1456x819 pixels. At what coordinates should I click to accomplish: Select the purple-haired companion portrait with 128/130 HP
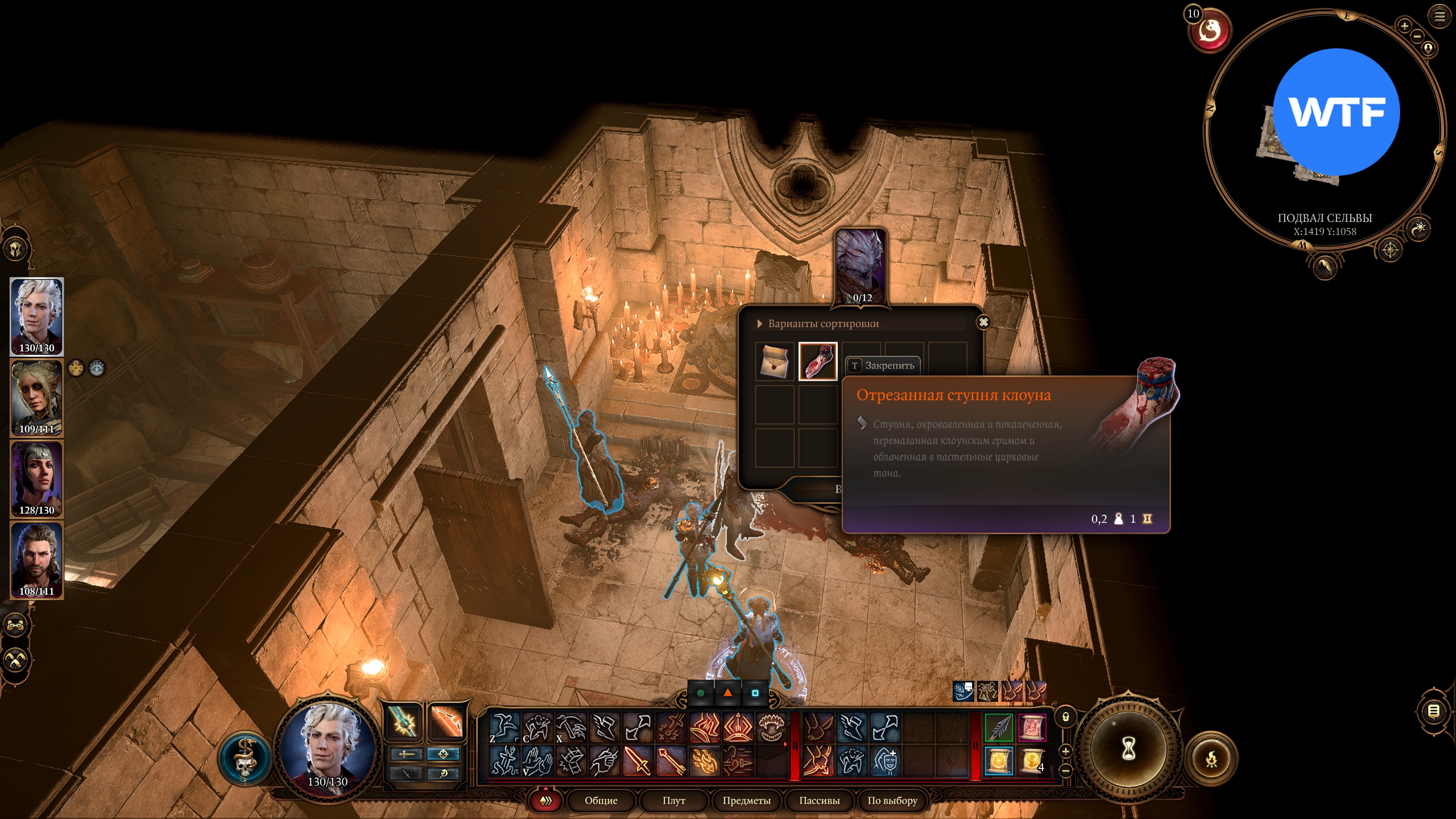tap(37, 479)
